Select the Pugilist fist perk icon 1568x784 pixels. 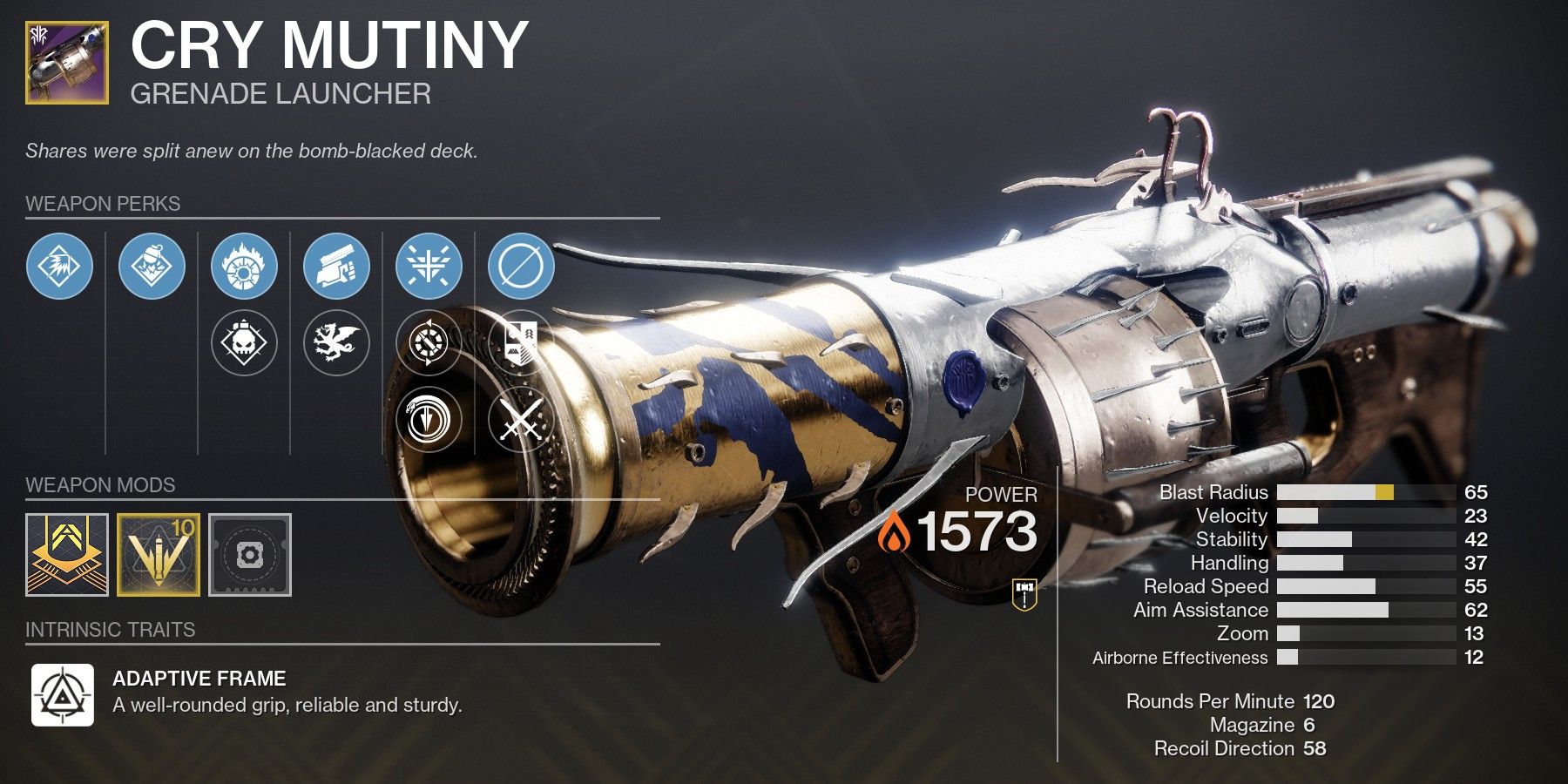[x=337, y=267]
